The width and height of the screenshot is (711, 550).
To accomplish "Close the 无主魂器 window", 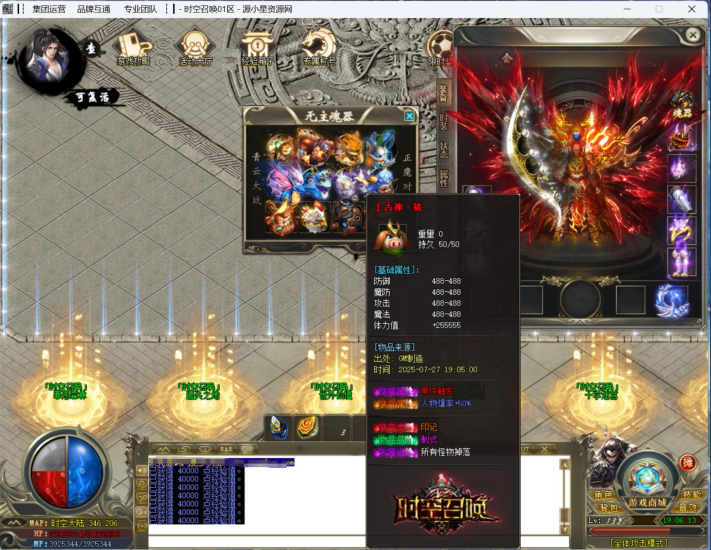I will point(409,116).
